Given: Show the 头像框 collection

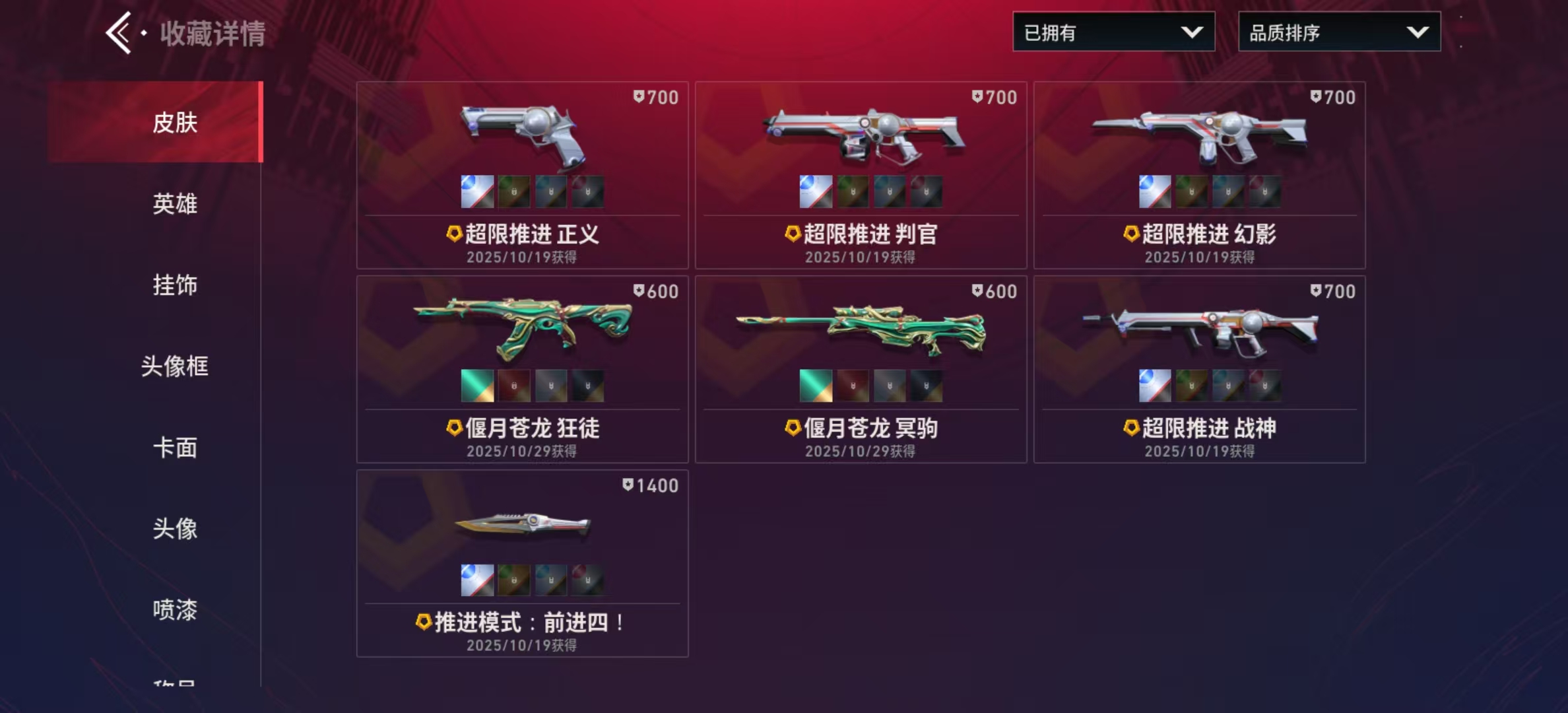Looking at the screenshot, I should (175, 366).
